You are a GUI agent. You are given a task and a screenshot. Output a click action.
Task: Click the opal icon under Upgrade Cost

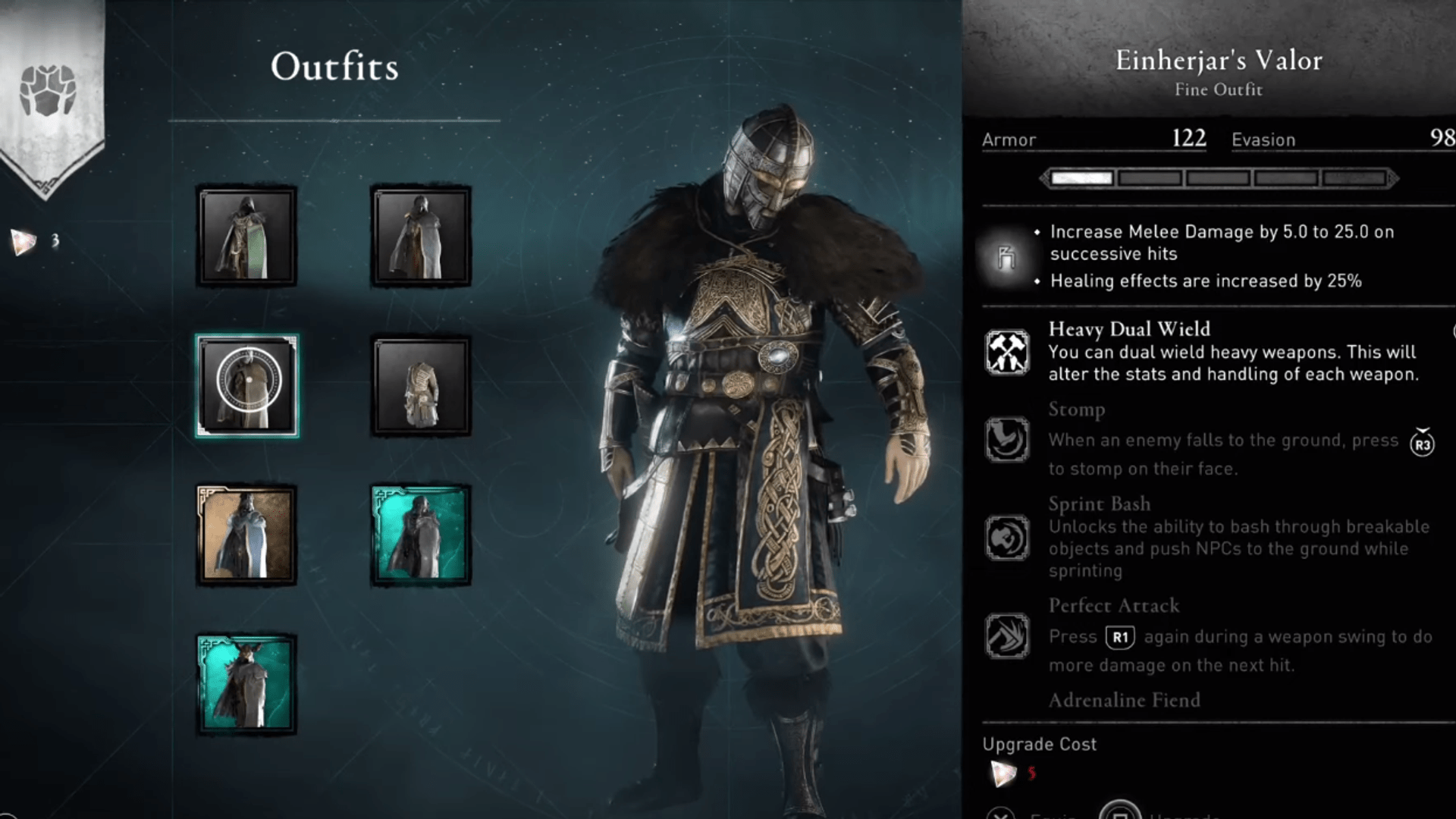pos(1003,774)
